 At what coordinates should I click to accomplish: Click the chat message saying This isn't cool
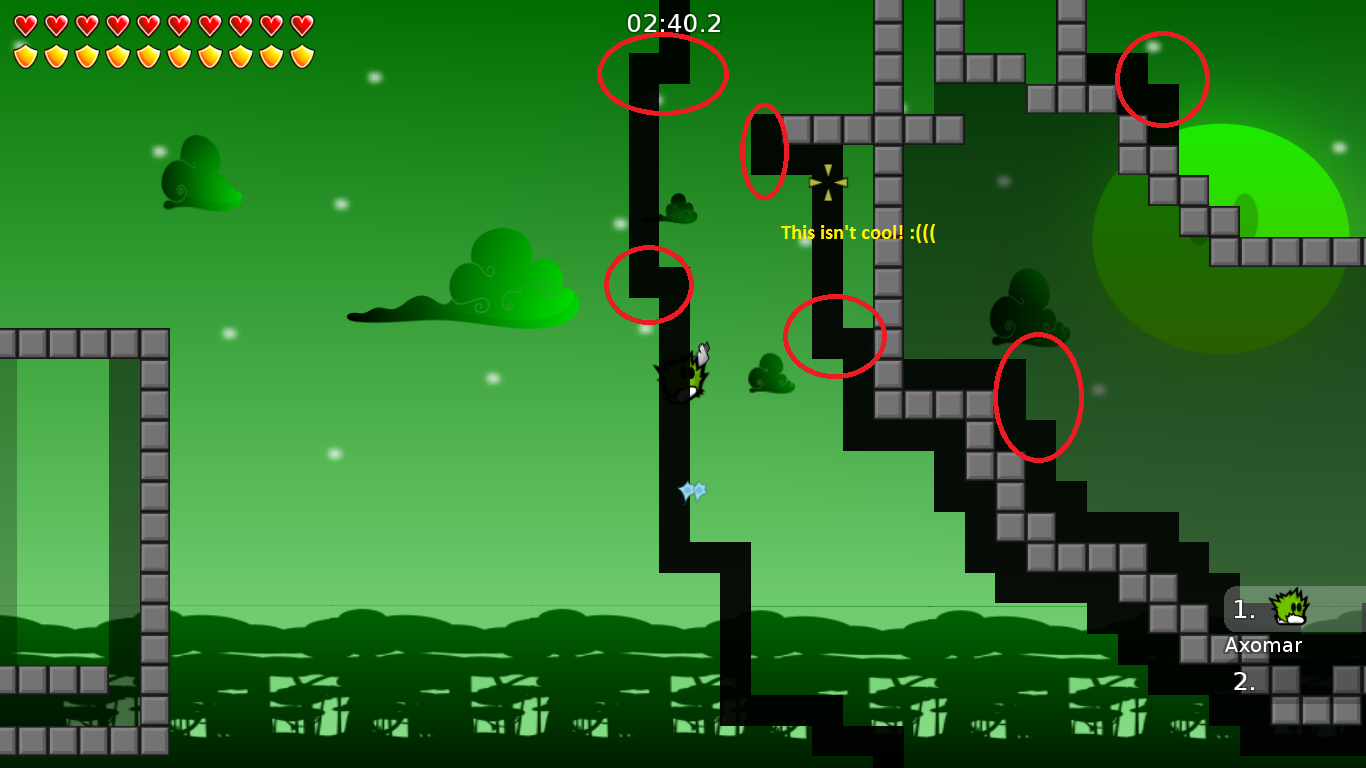(858, 234)
